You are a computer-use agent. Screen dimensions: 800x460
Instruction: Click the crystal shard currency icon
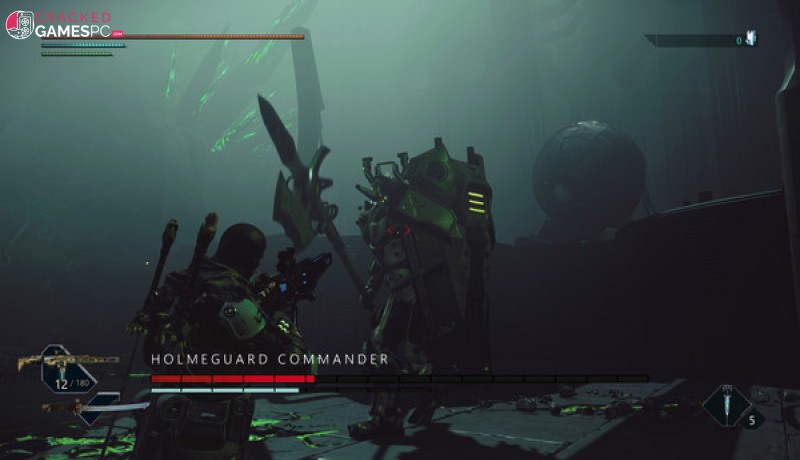coord(751,39)
